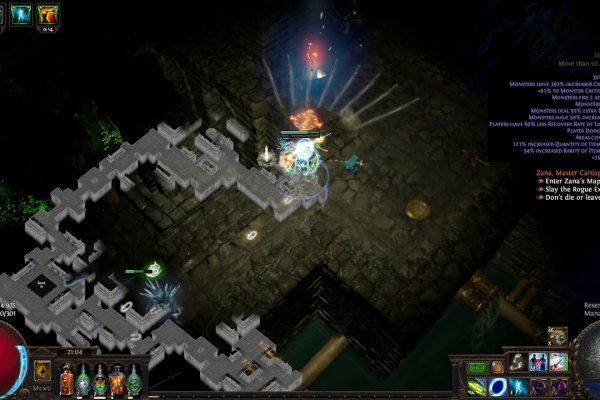600x400 pixels.
Task: Click the gold emblem icon above skill bar
Action: pos(556,337)
